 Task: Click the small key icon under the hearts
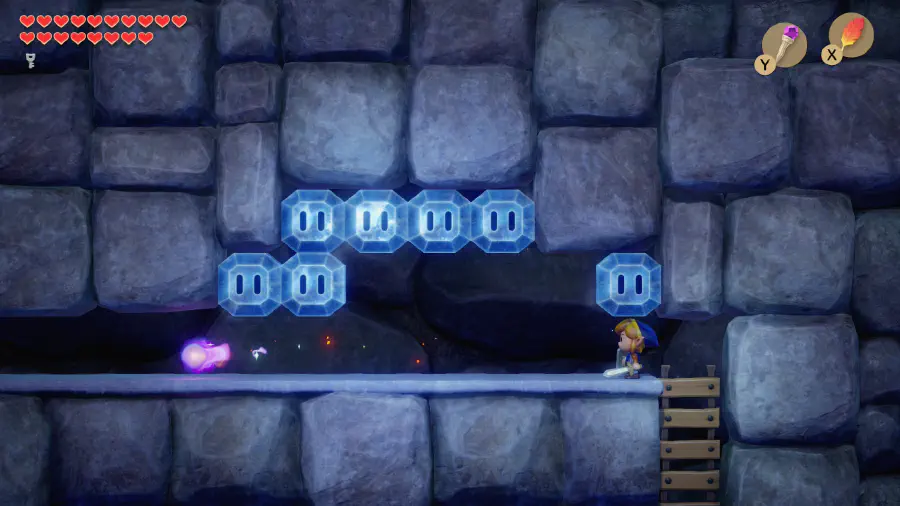tap(30, 60)
